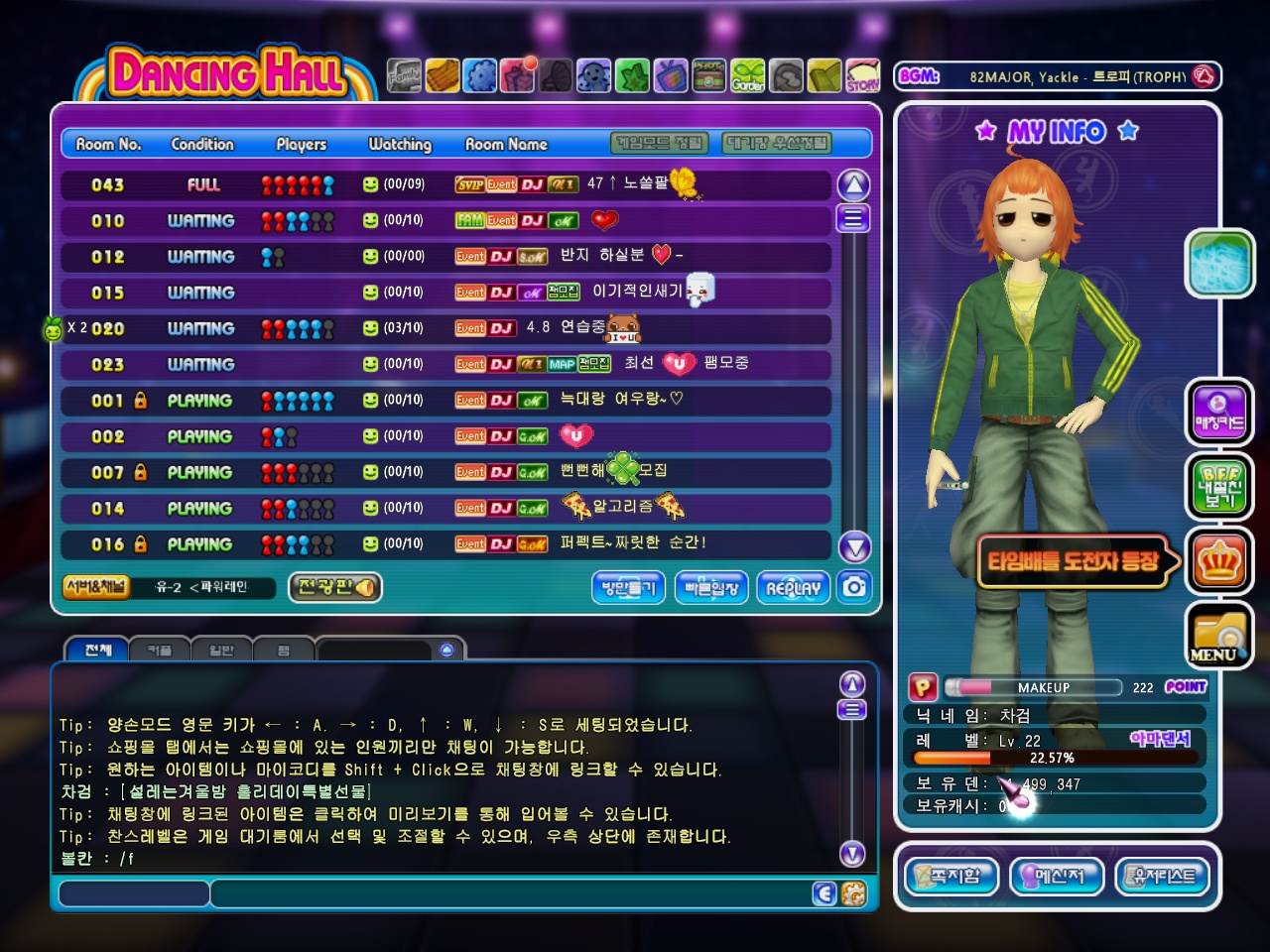
Task: Click the REPLAY button
Action: pyautogui.click(x=793, y=588)
